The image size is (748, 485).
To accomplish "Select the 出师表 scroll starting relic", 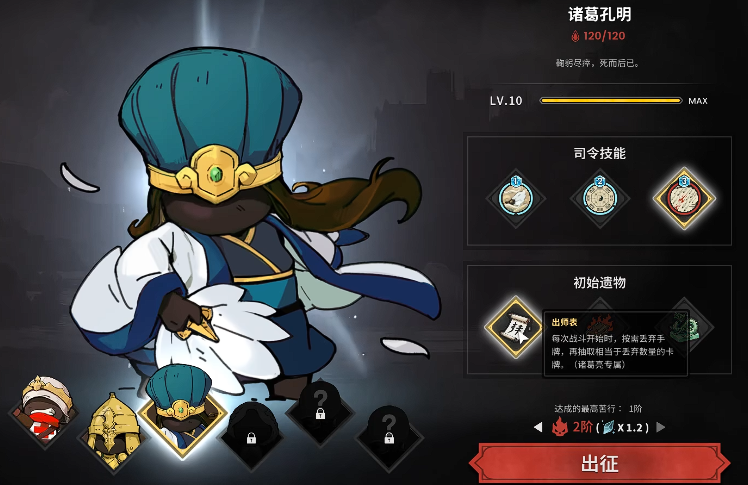I will pos(516,326).
